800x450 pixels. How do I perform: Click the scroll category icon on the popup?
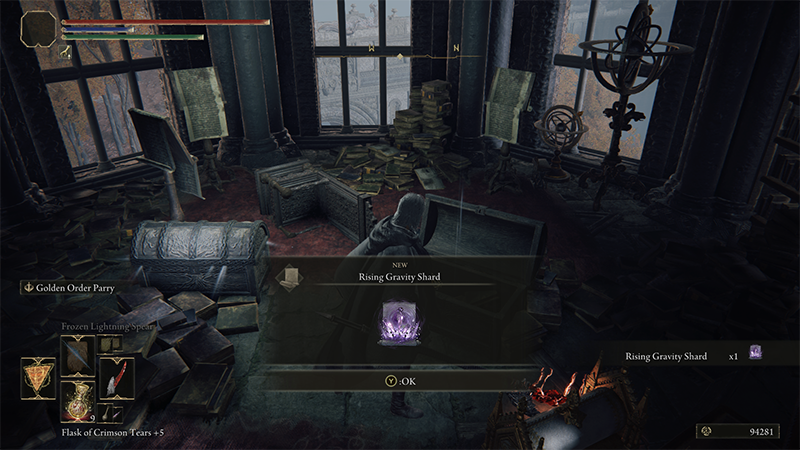[290, 277]
